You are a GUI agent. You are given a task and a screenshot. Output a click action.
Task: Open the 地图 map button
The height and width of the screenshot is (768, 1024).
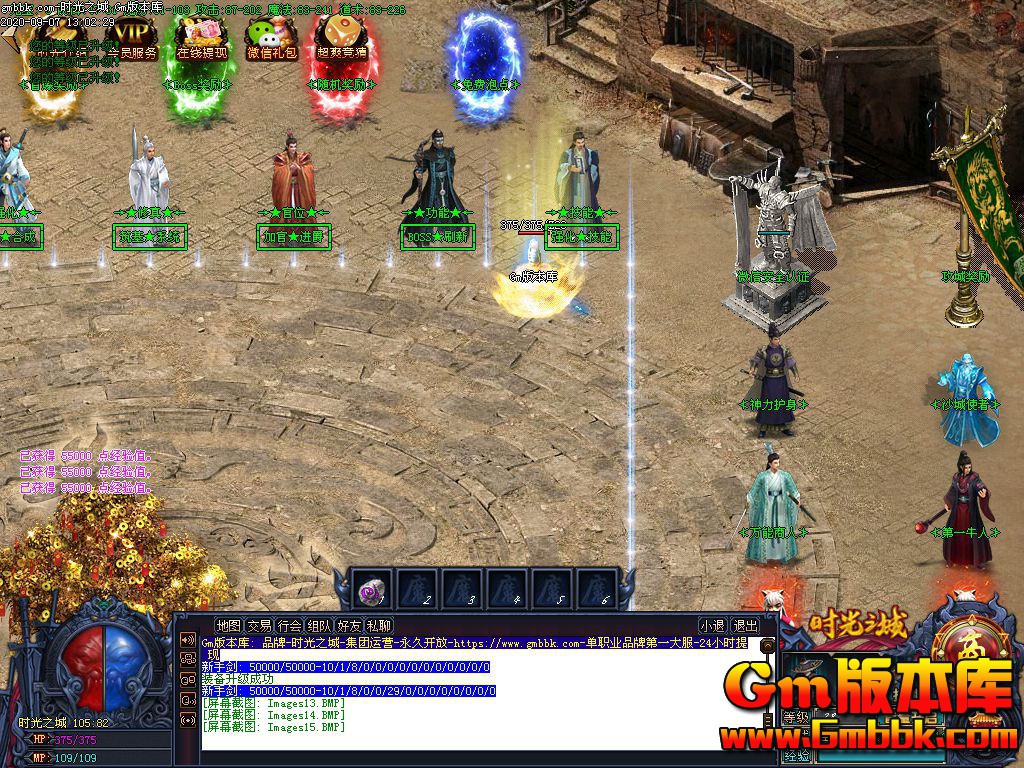(228, 626)
